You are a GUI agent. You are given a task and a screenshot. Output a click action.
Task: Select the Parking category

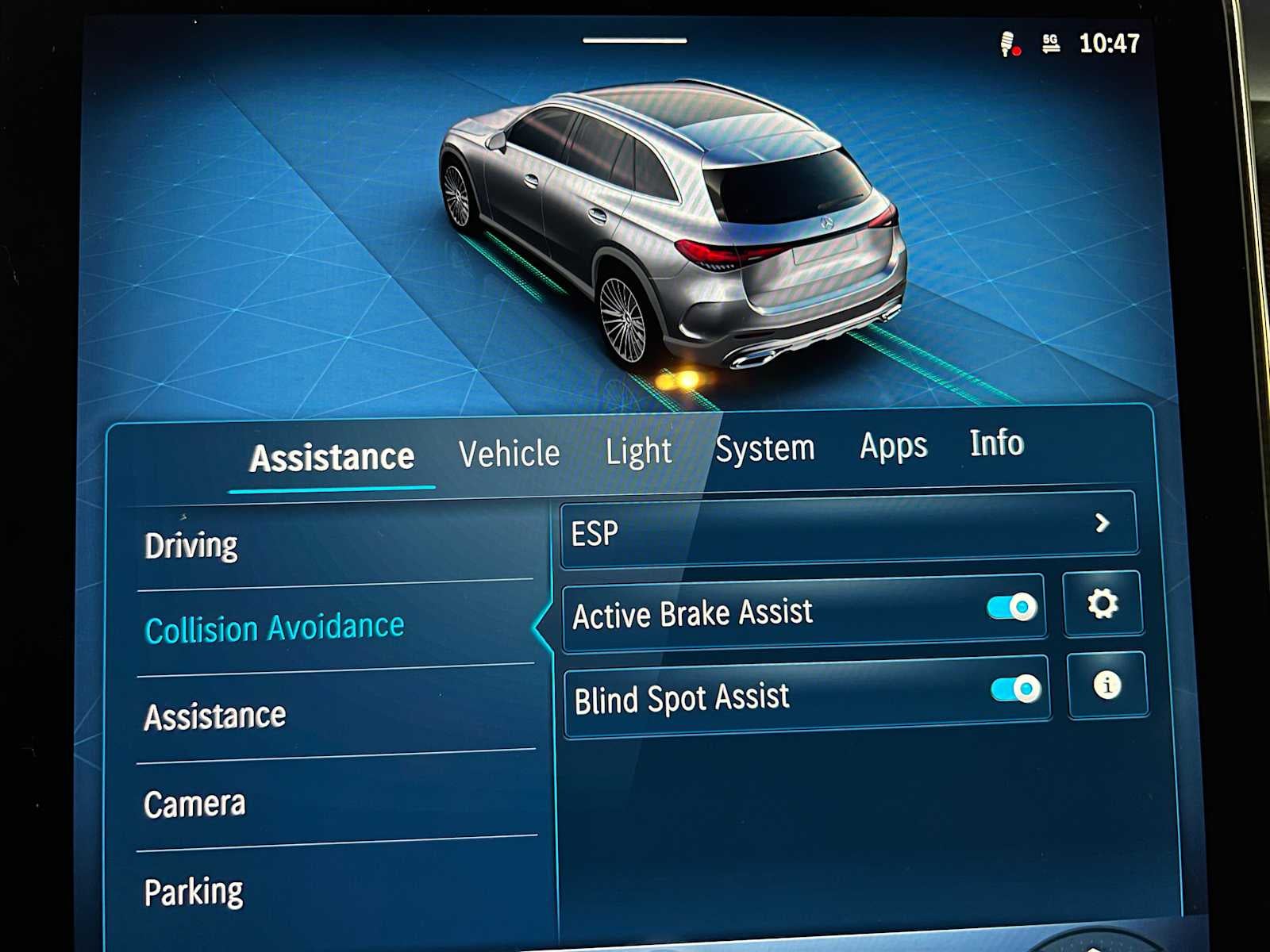click(x=194, y=890)
